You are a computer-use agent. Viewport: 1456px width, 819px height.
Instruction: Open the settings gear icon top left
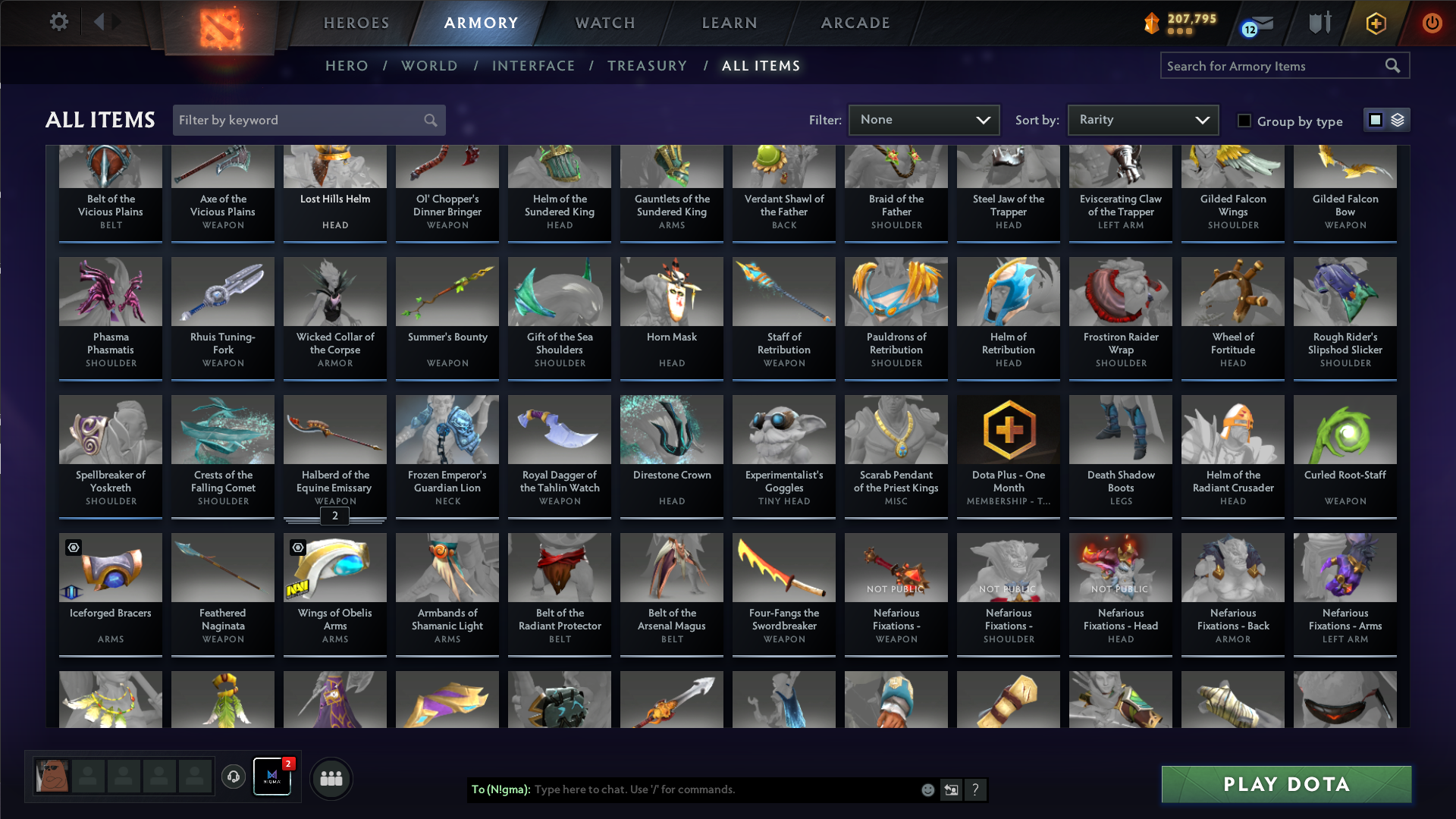pos(58,21)
